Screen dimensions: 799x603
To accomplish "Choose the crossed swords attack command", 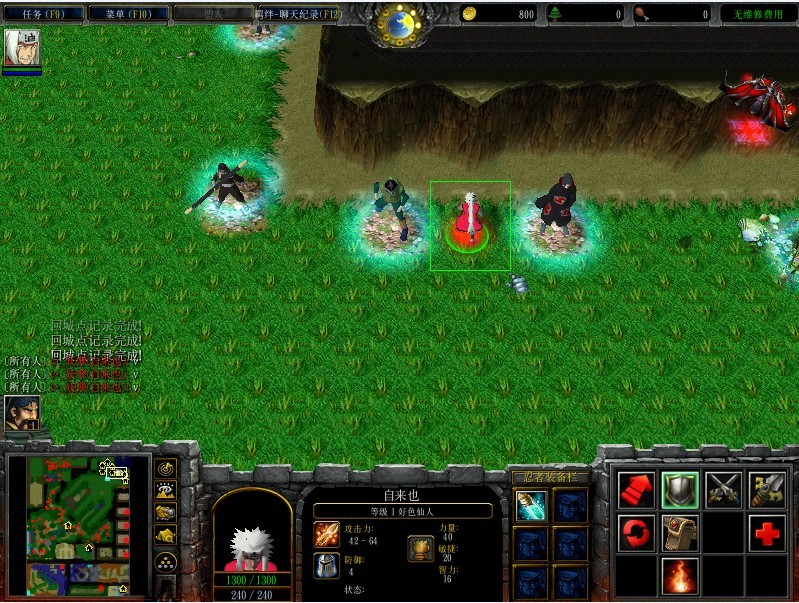I will [723, 489].
